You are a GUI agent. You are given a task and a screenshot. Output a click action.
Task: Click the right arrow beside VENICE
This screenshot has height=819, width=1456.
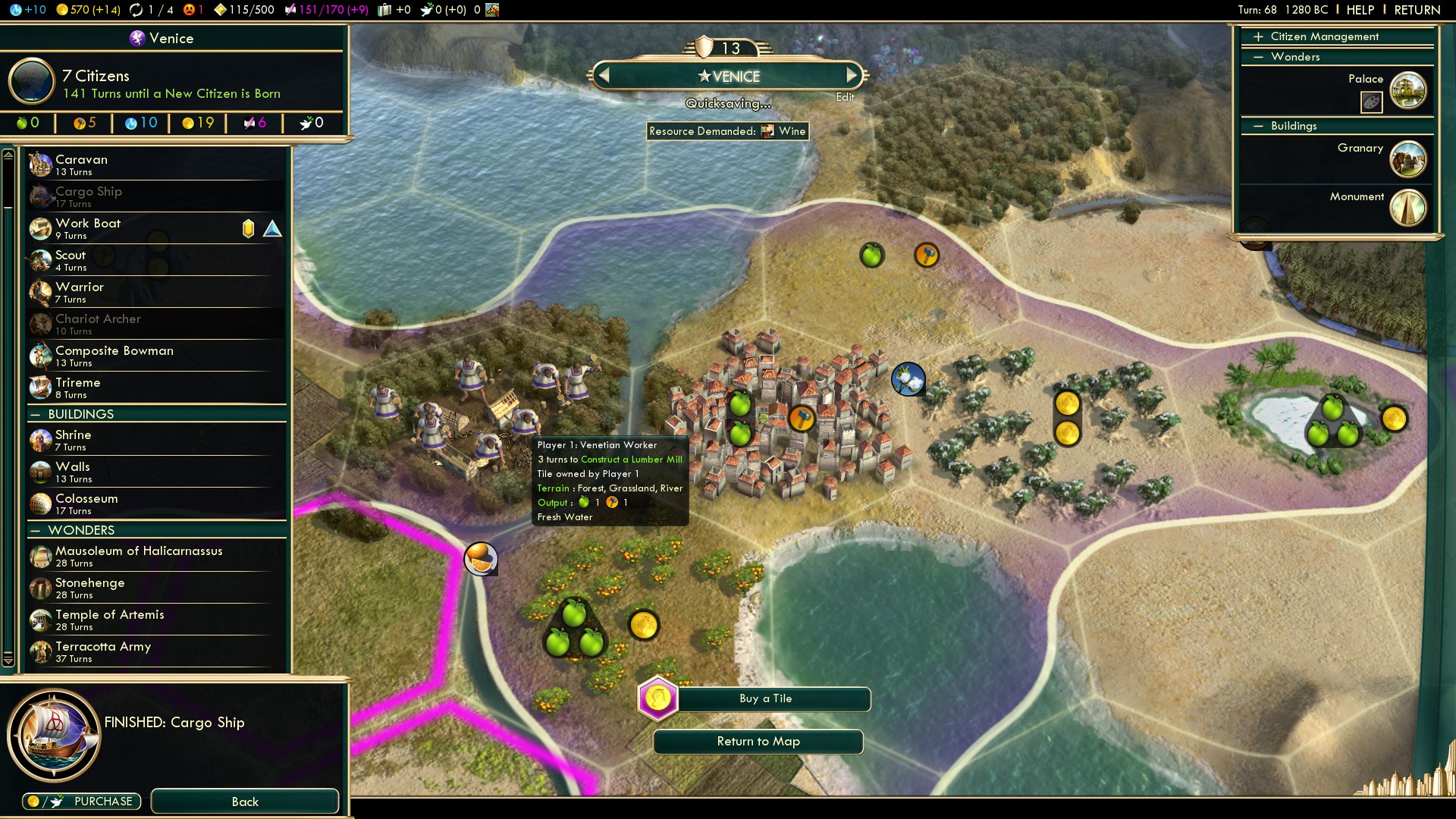click(x=852, y=76)
